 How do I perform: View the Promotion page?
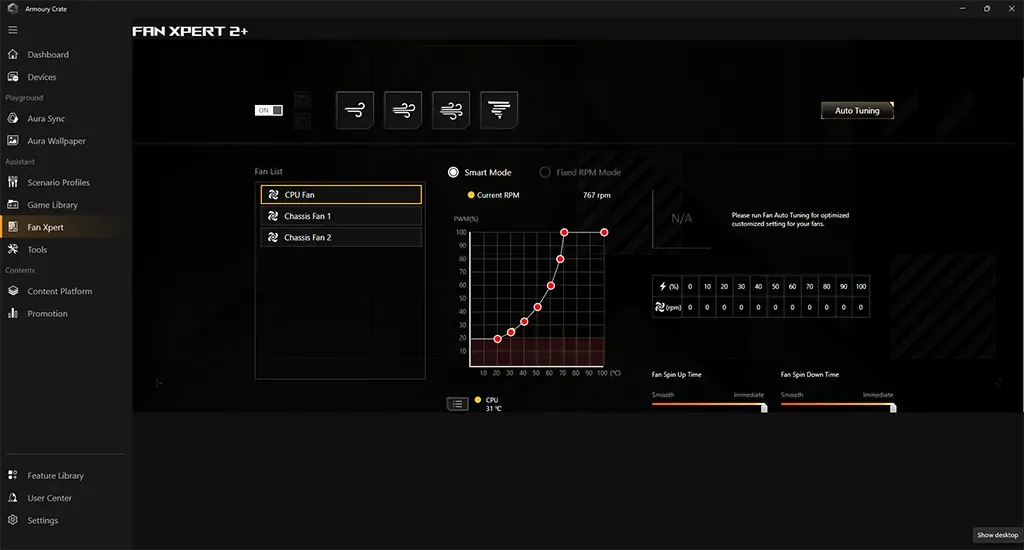(48, 314)
